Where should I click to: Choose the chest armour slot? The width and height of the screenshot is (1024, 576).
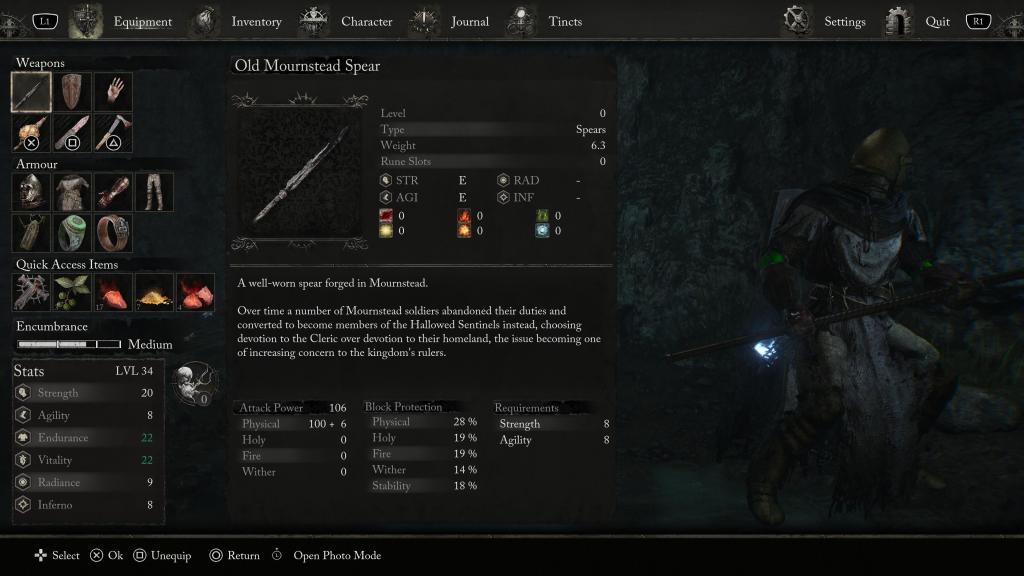(72, 192)
